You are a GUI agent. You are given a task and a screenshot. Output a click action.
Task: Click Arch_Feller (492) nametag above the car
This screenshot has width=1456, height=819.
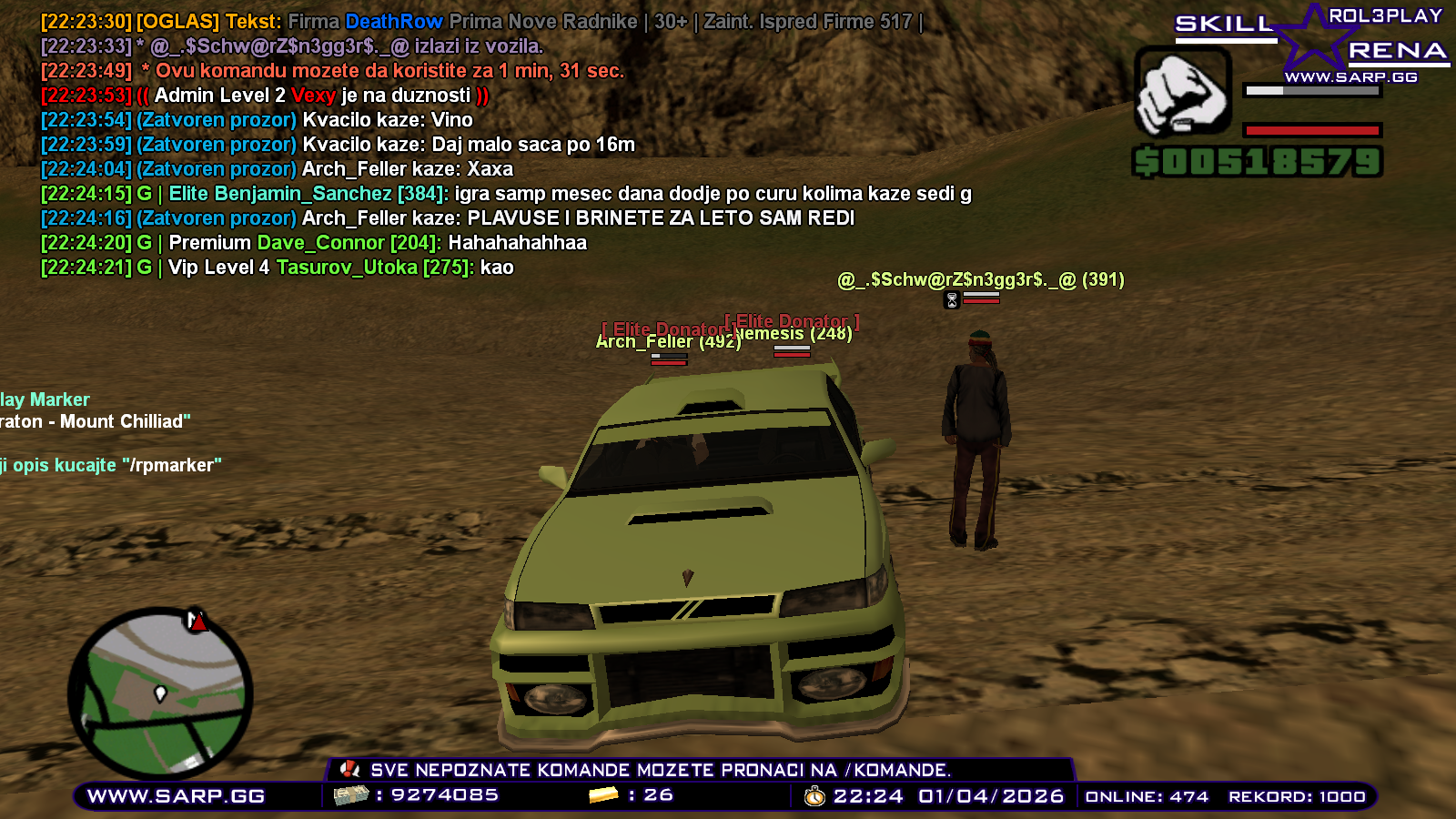pyautogui.click(x=666, y=342)
